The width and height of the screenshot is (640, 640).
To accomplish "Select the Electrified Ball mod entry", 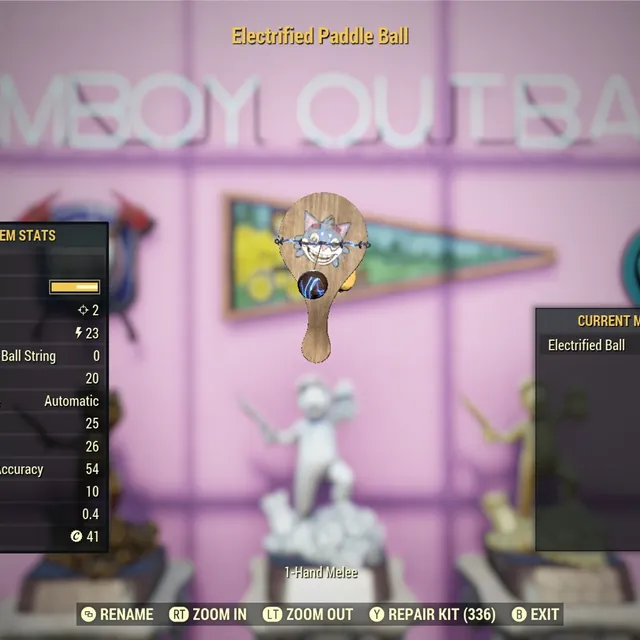I will coord(587,345).
